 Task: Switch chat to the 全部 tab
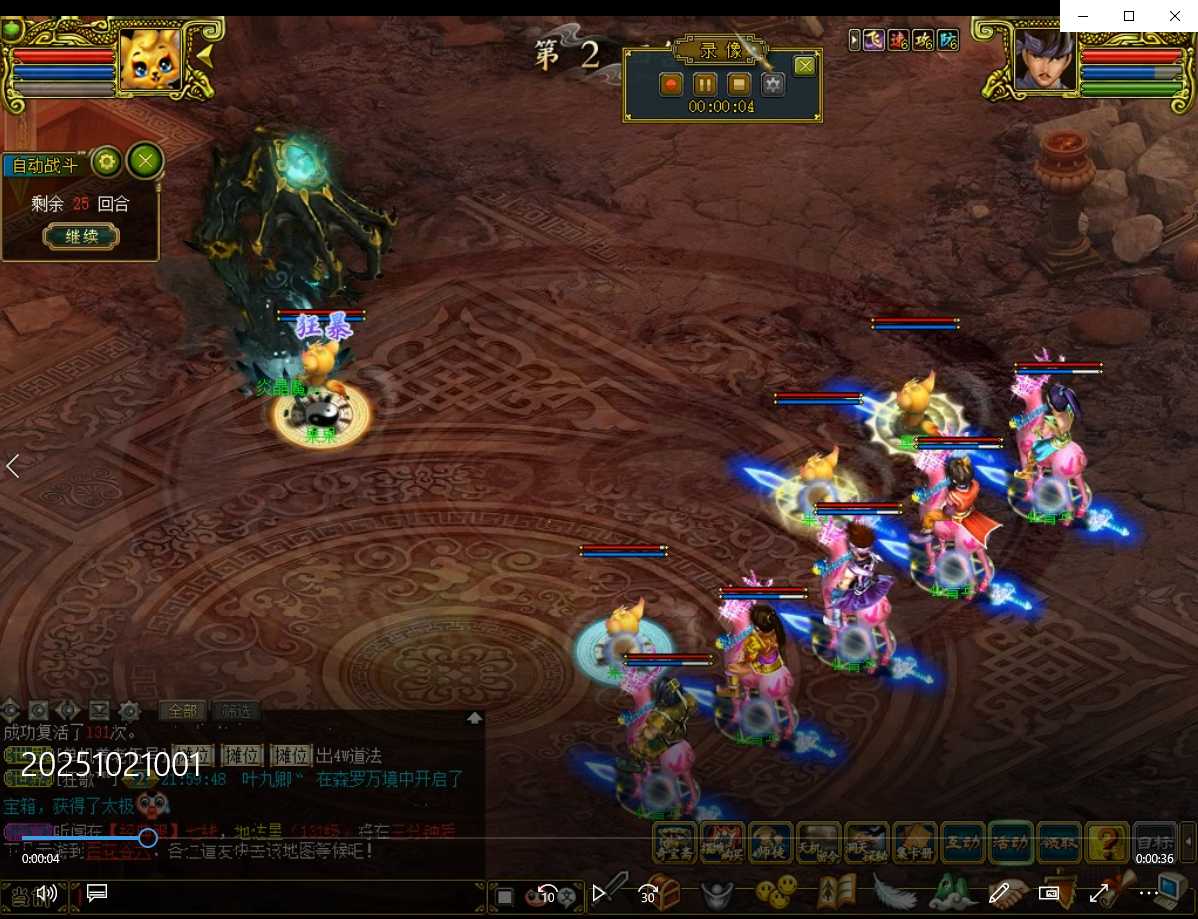coord(183,711)
